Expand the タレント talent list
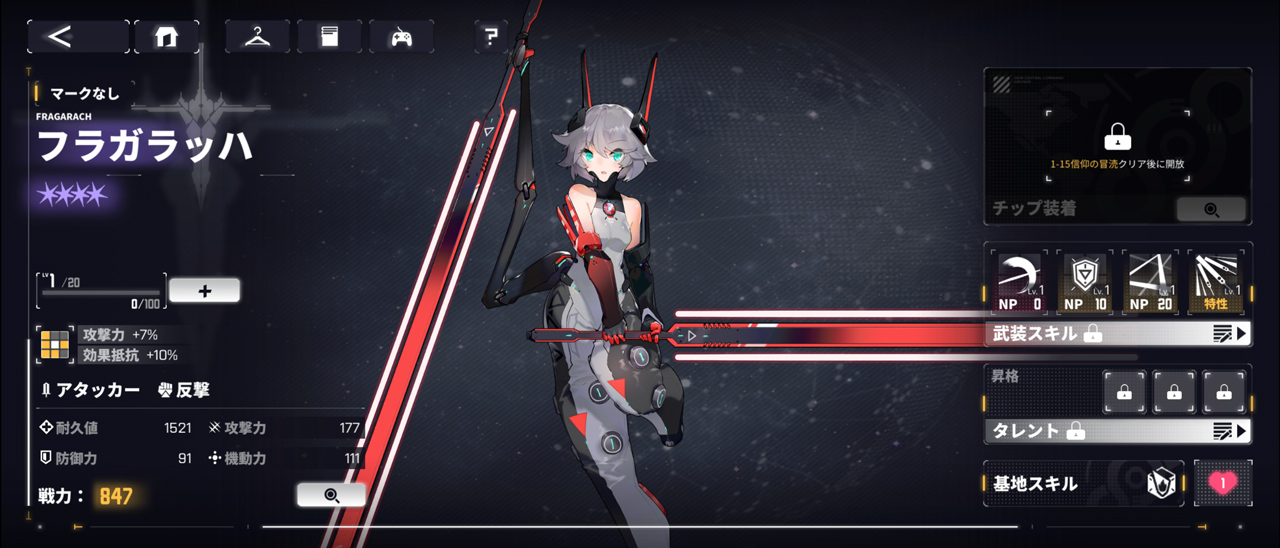Screen dimensions: 1280x548 1118,431
